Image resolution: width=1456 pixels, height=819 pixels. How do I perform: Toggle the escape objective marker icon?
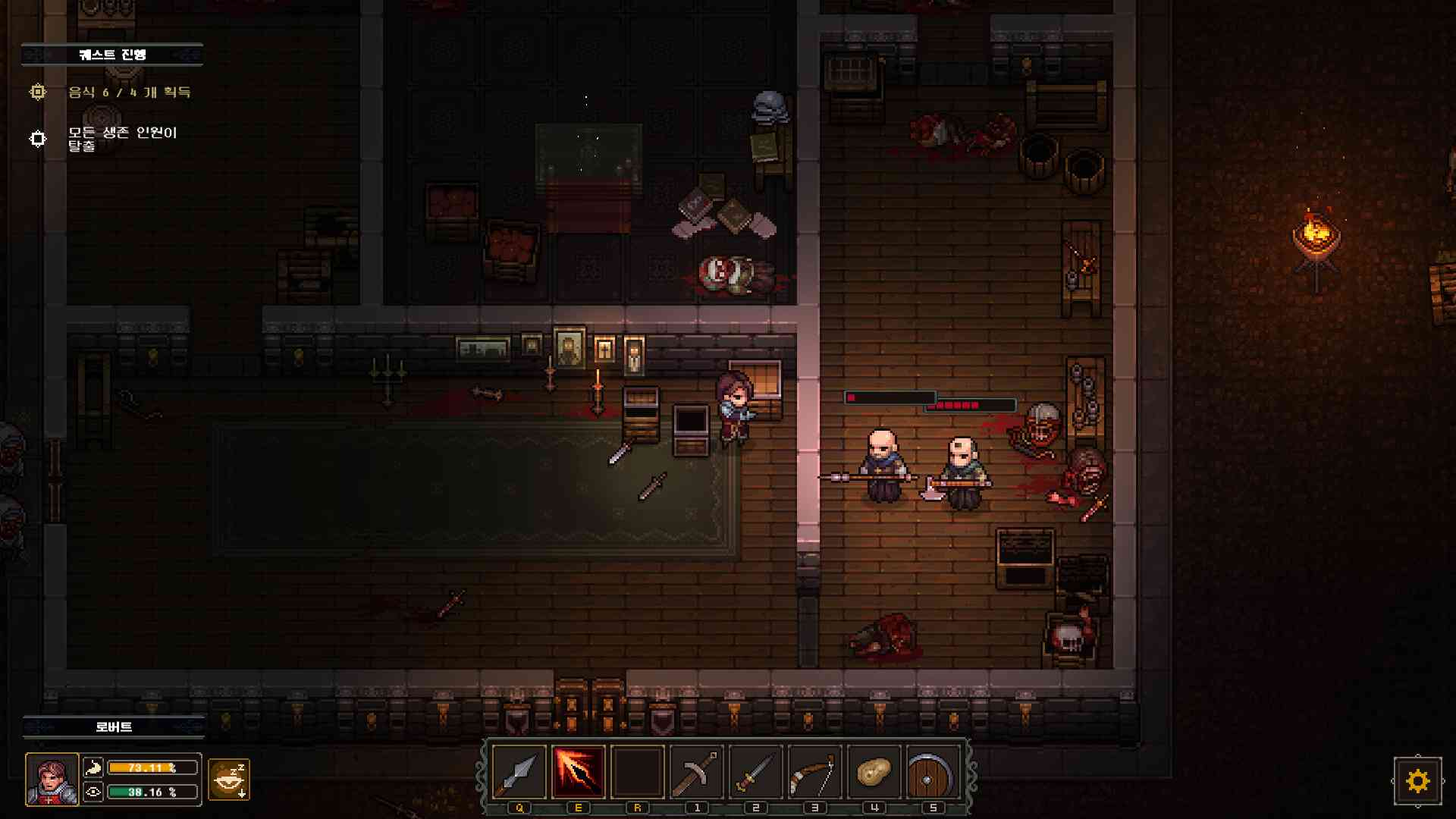pos(37,138)
